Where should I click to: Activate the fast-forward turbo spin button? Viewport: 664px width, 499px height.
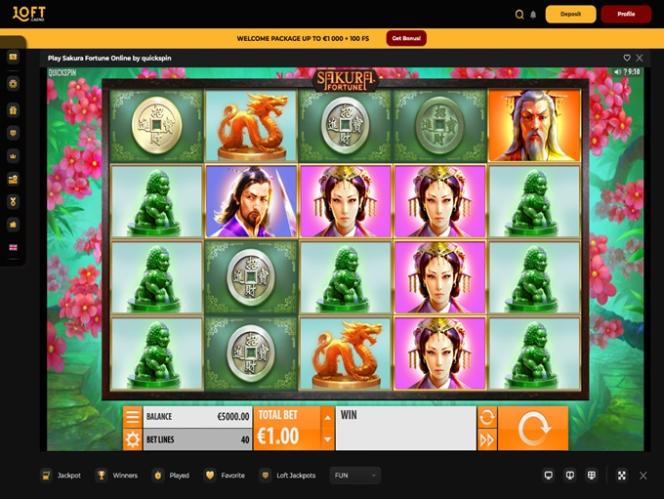pyautogui.click(x=487, y=439)
